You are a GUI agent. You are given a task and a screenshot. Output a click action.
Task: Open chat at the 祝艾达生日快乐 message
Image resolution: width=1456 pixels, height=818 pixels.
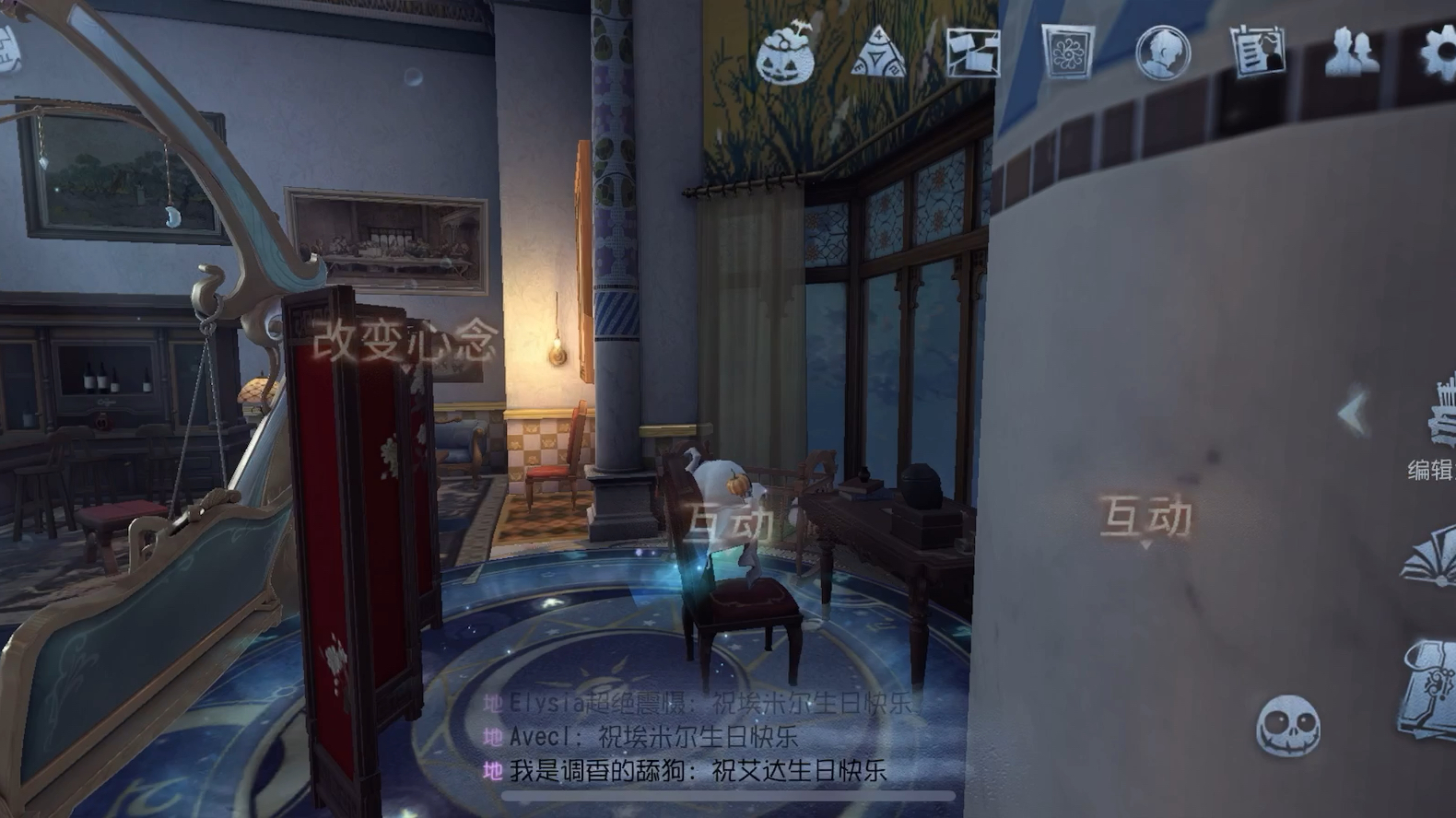tap(697, 770)
